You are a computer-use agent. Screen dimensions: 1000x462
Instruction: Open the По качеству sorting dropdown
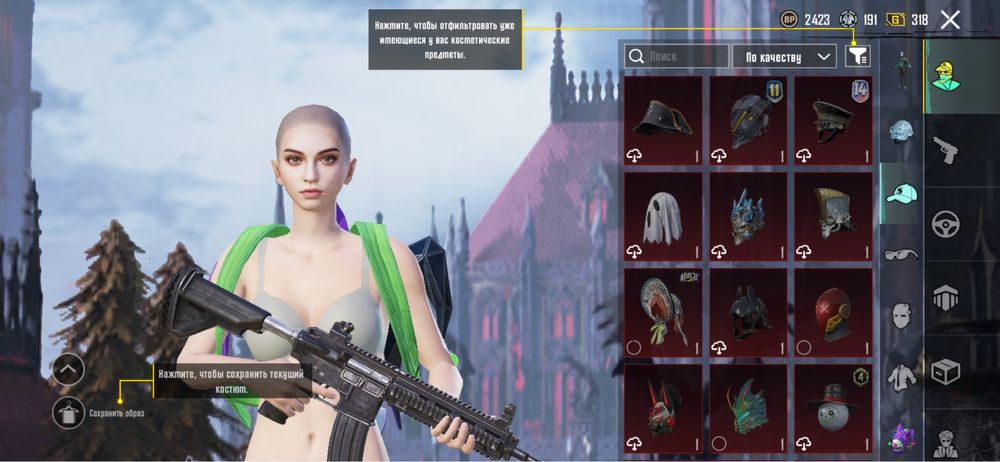(785, 57)
